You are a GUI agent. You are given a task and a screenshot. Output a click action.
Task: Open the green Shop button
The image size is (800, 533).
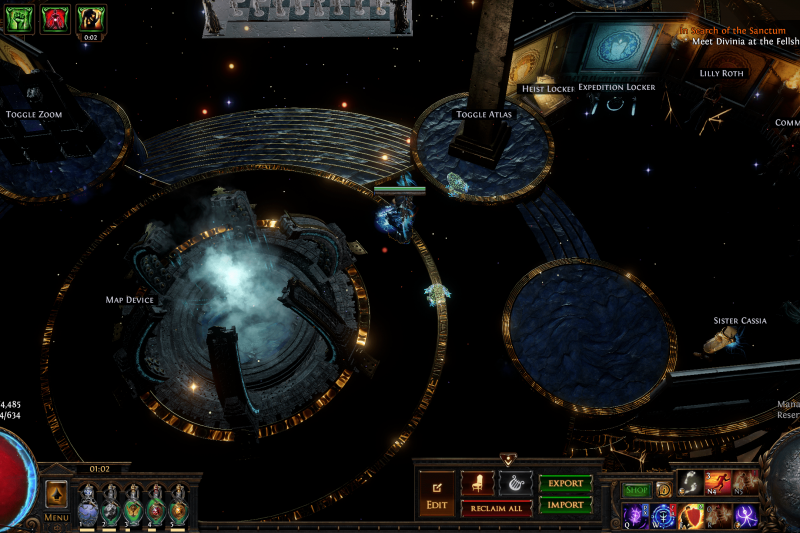tap(637, 490)
